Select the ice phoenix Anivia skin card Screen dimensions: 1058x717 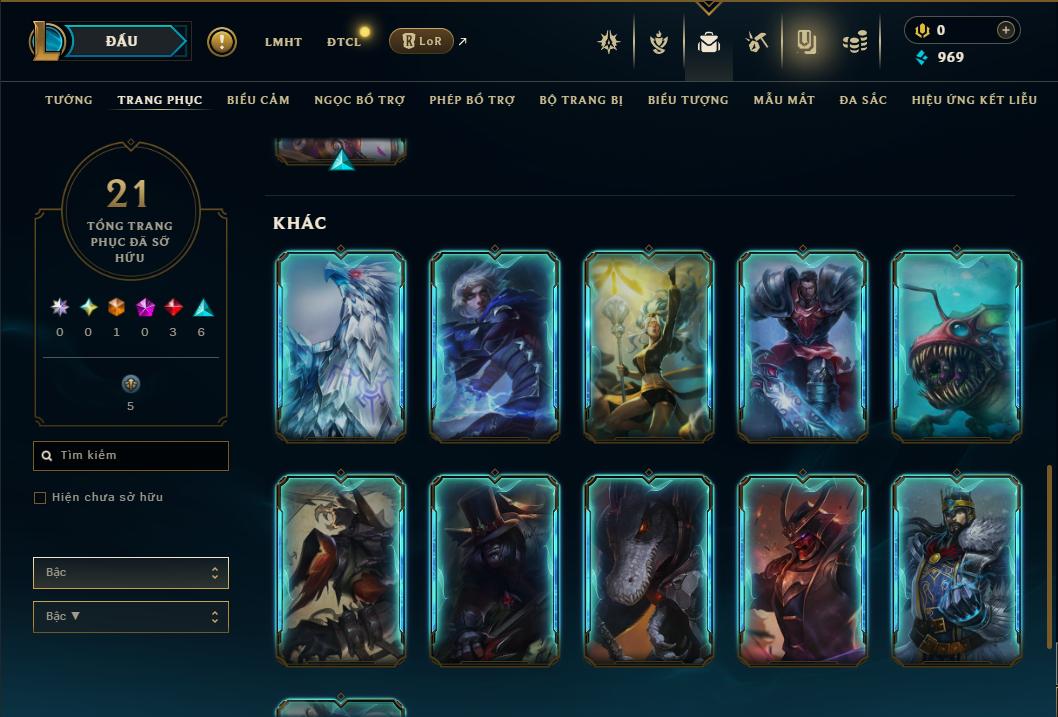tap(341, 346)
